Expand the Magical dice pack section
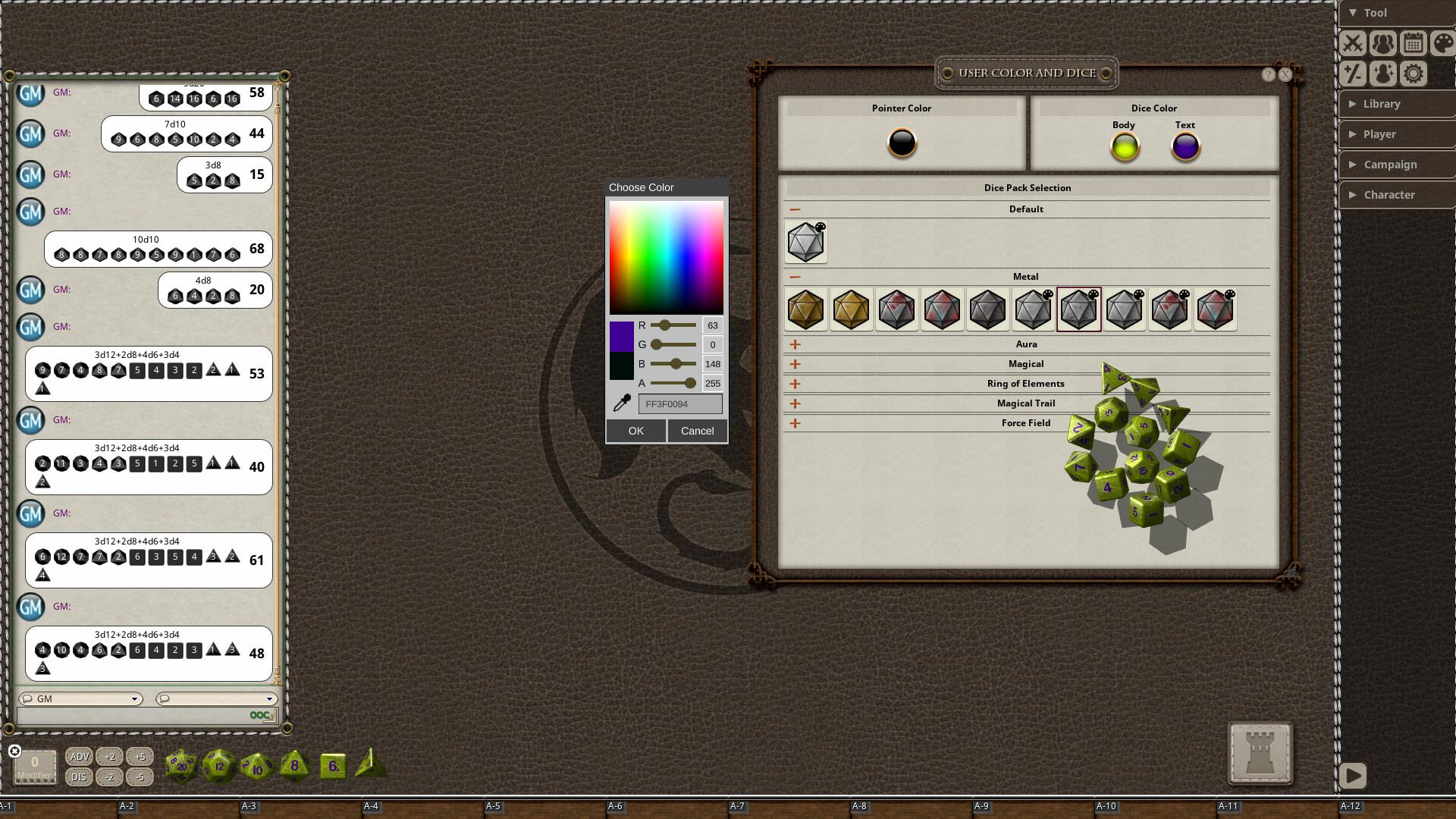This screenshot has height=819, width=1456. [x=795, y=364]
